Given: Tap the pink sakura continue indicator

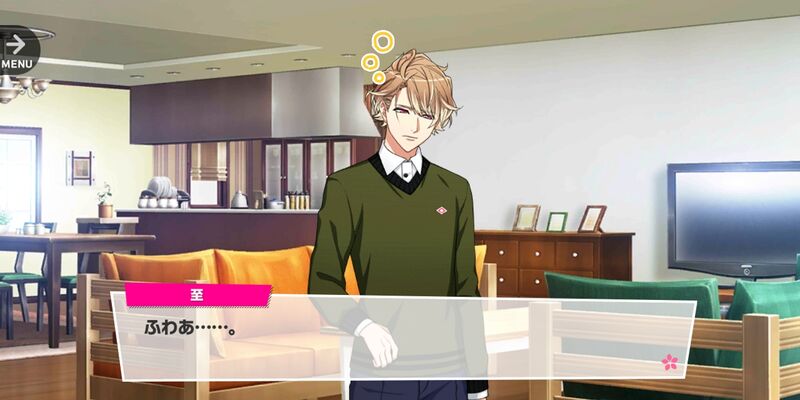Looking at the screenshot, I should coord(669,361).
